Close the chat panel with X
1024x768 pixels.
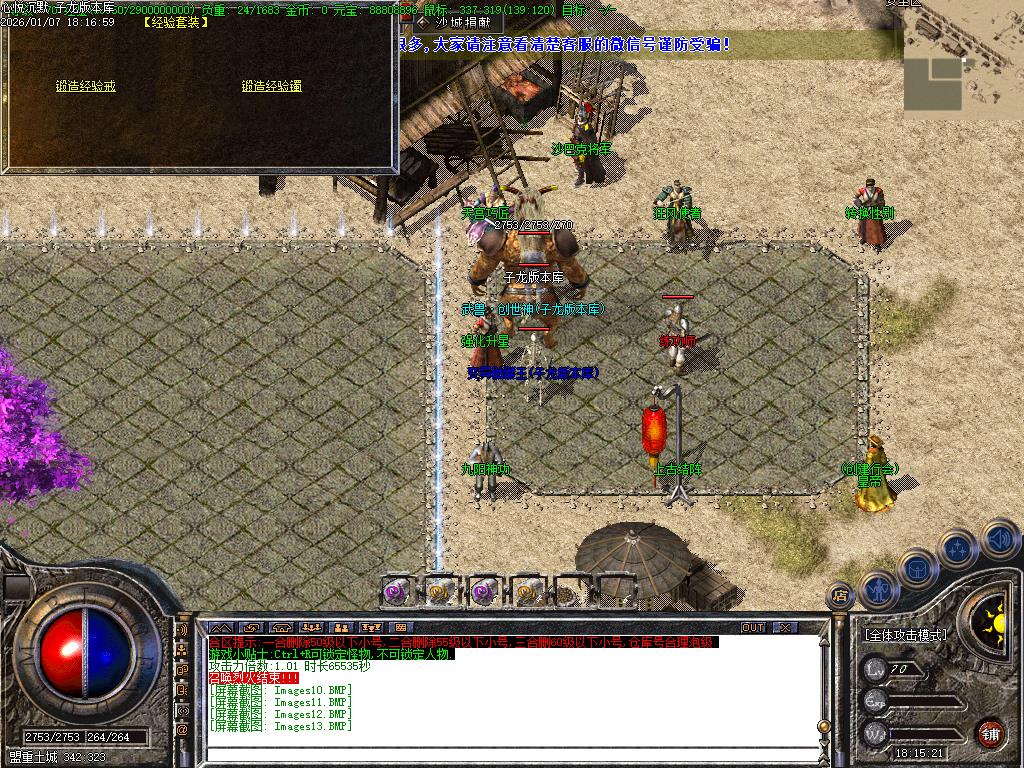[785, 628]
